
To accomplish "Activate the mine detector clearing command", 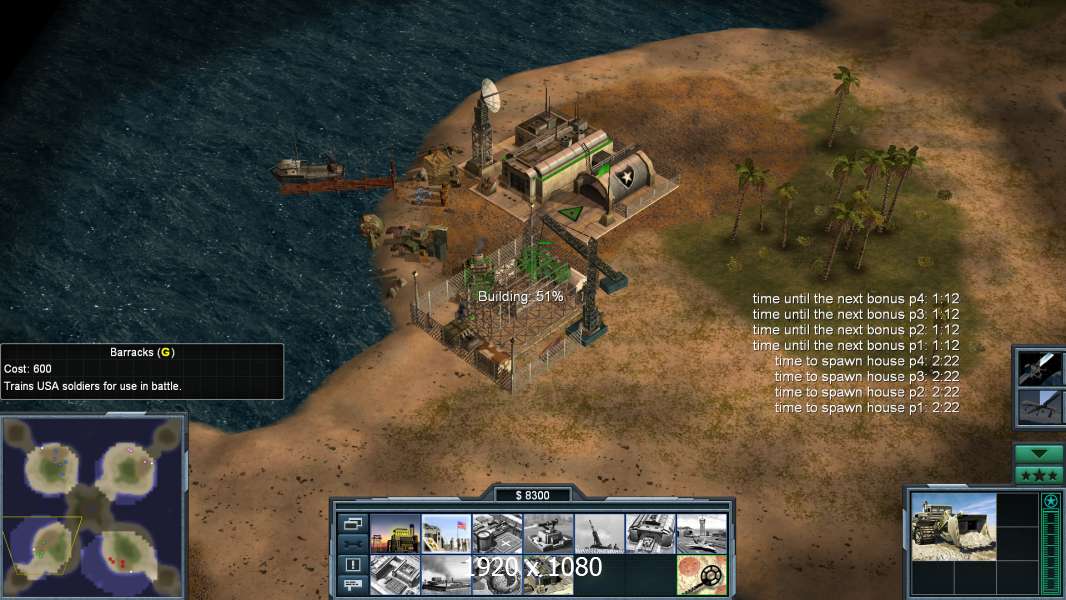I will (x=701, y=574).
